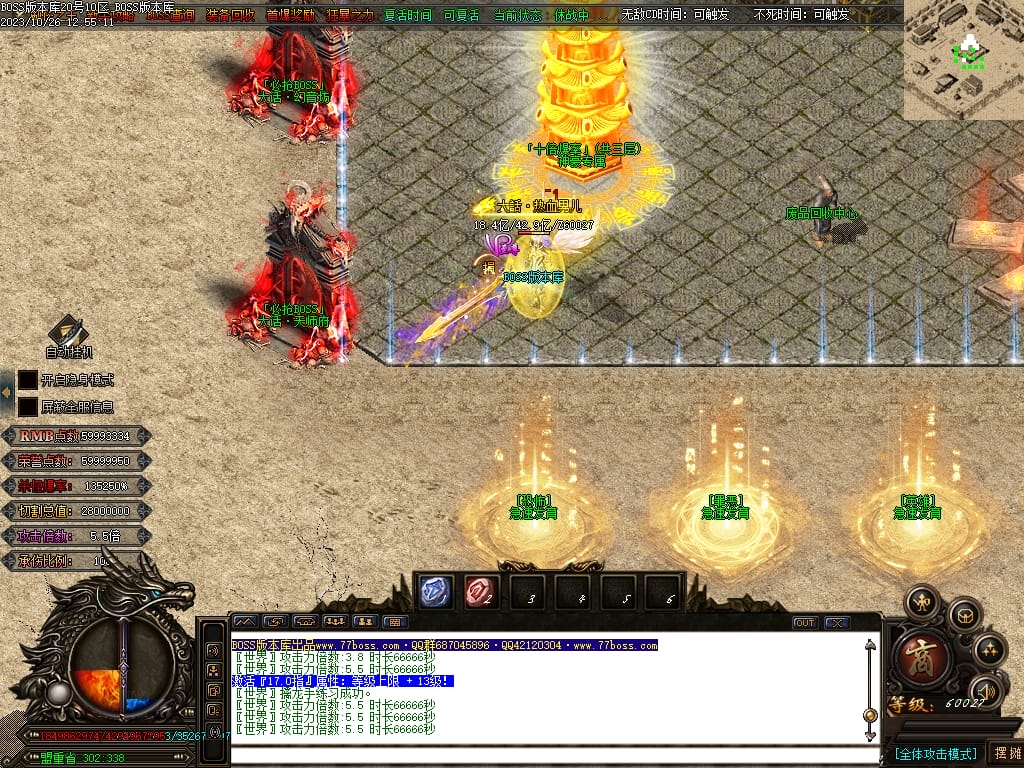
Task: Open the character figure round button
Action: [x=920, y=603]
